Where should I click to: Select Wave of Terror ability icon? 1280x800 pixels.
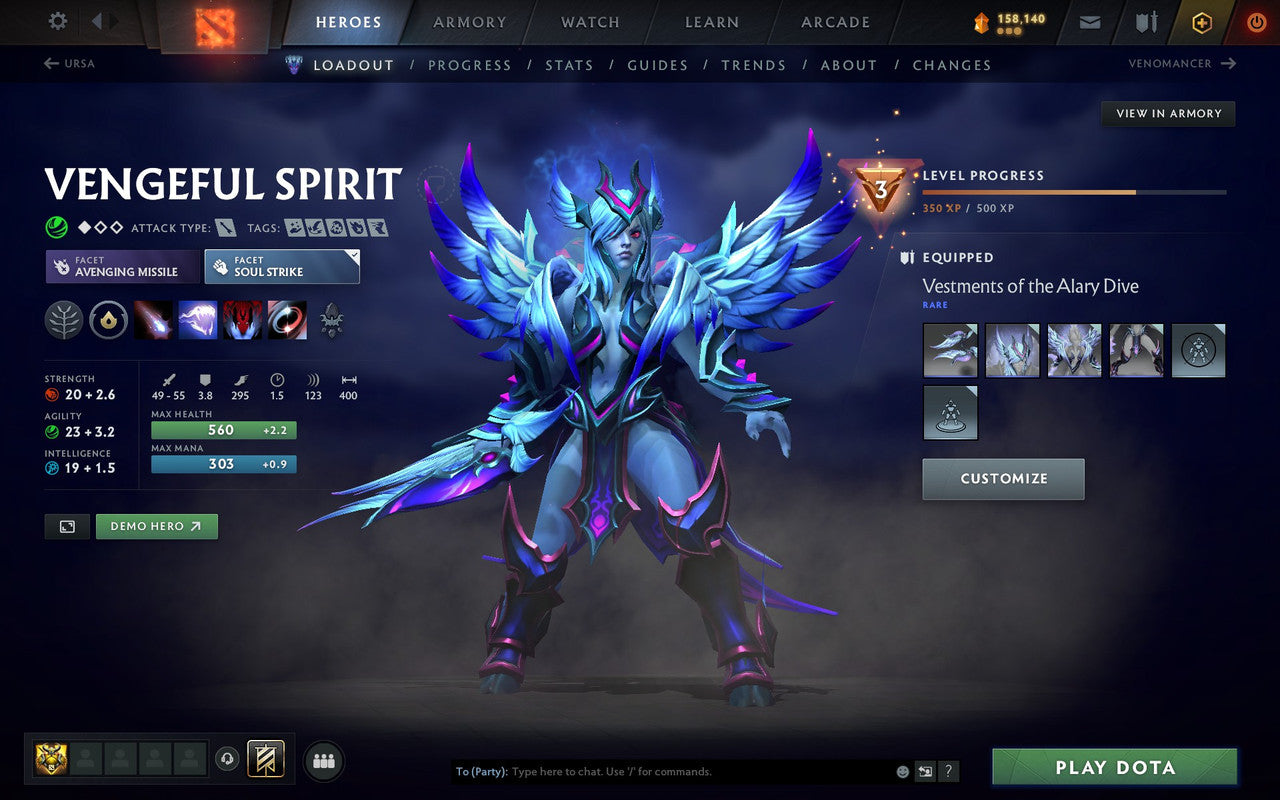(x=197, y=320)
